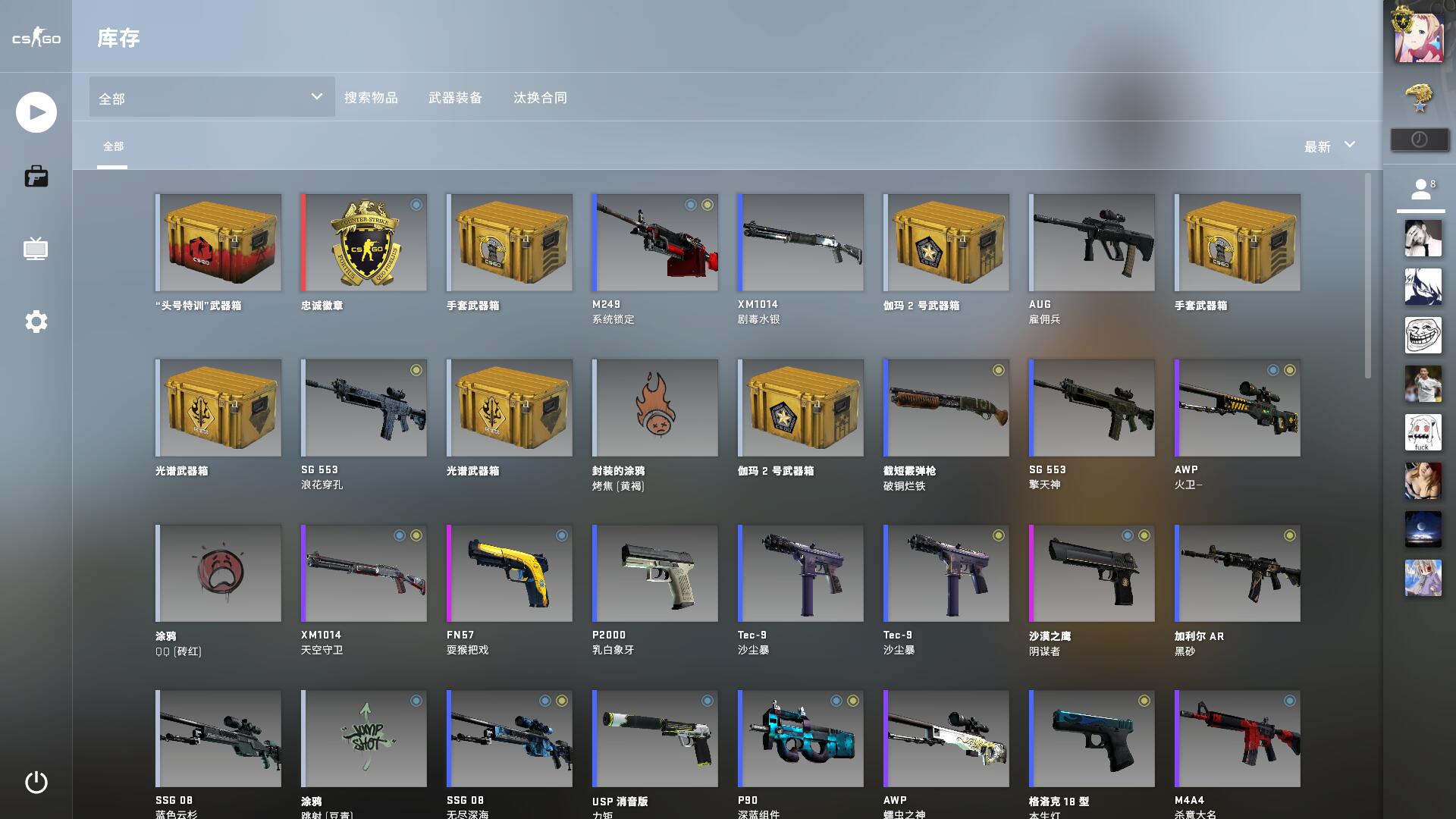Click the CS:GO logo in top-left corner
This screenshot has width=1456, height=819.
click(x=35, y=39)
